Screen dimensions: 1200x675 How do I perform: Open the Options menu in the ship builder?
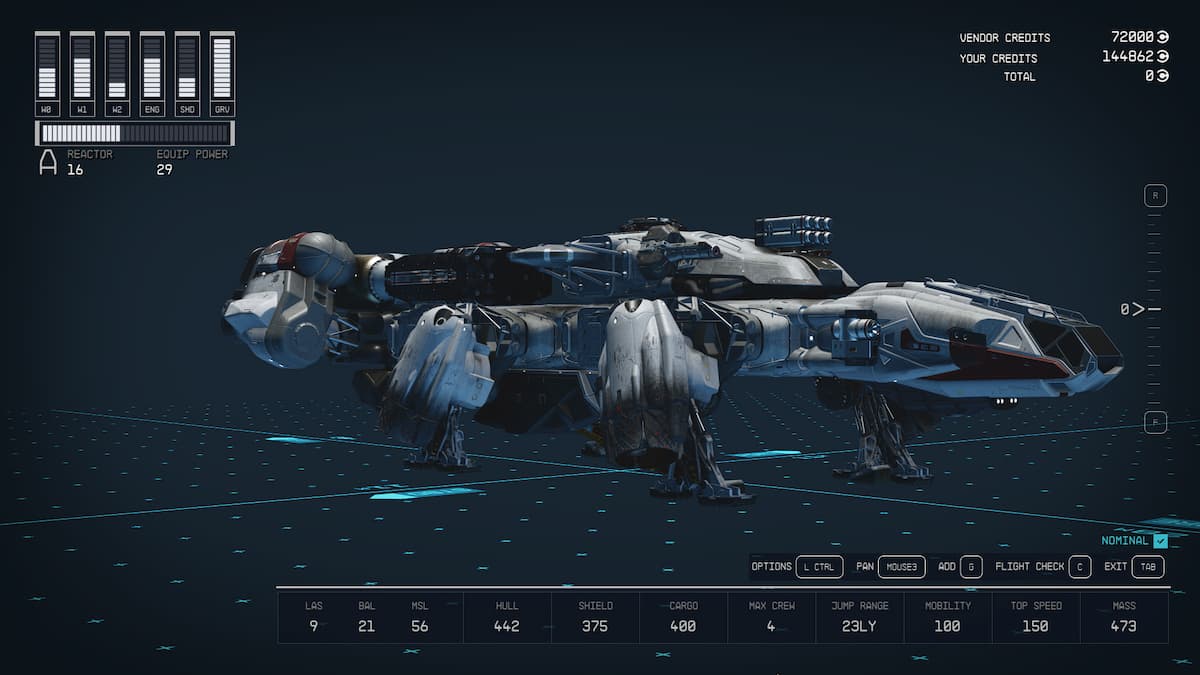[x=818, y=567]
